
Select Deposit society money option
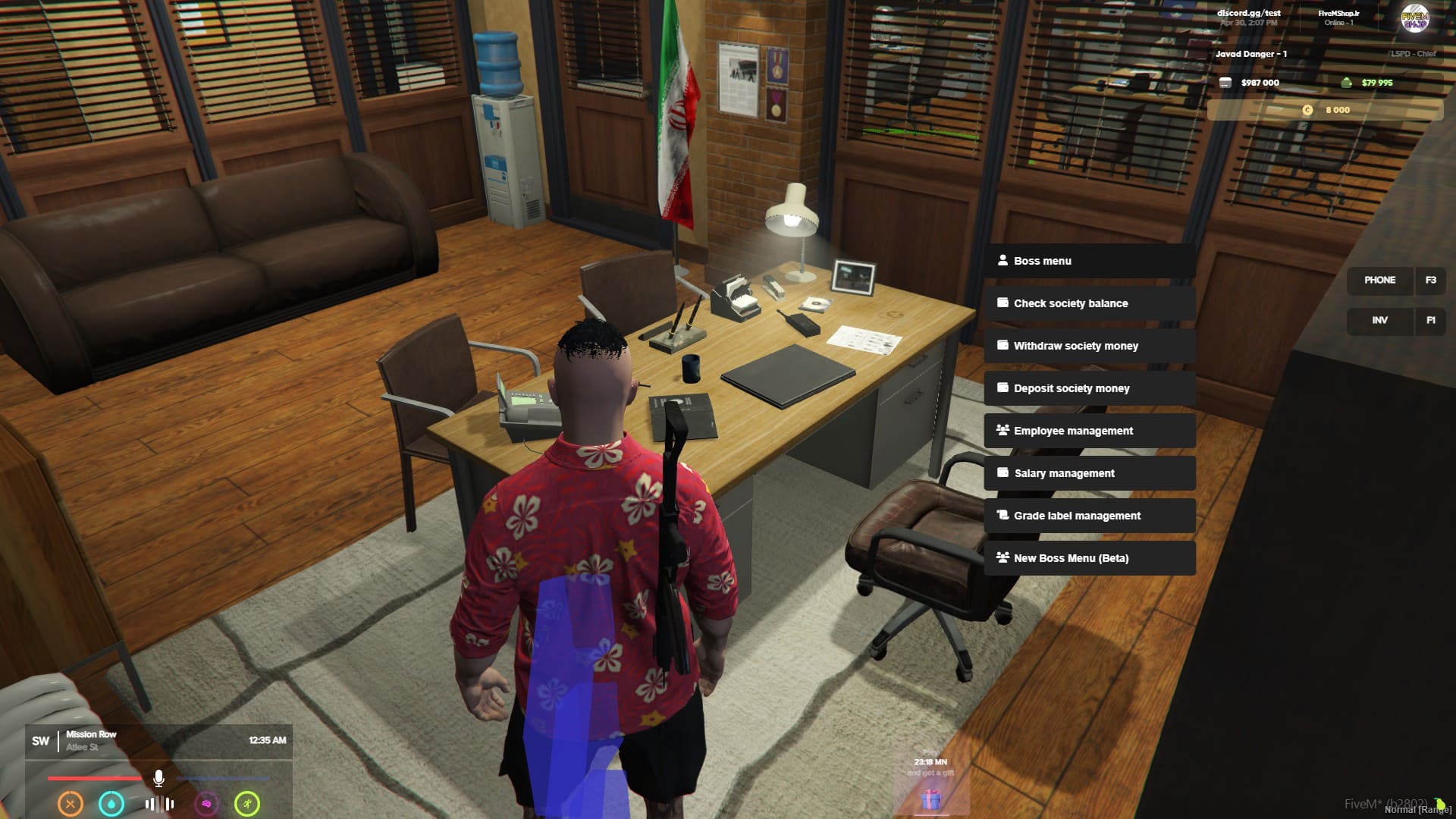pyautogui.click(x=1089, y=388)
